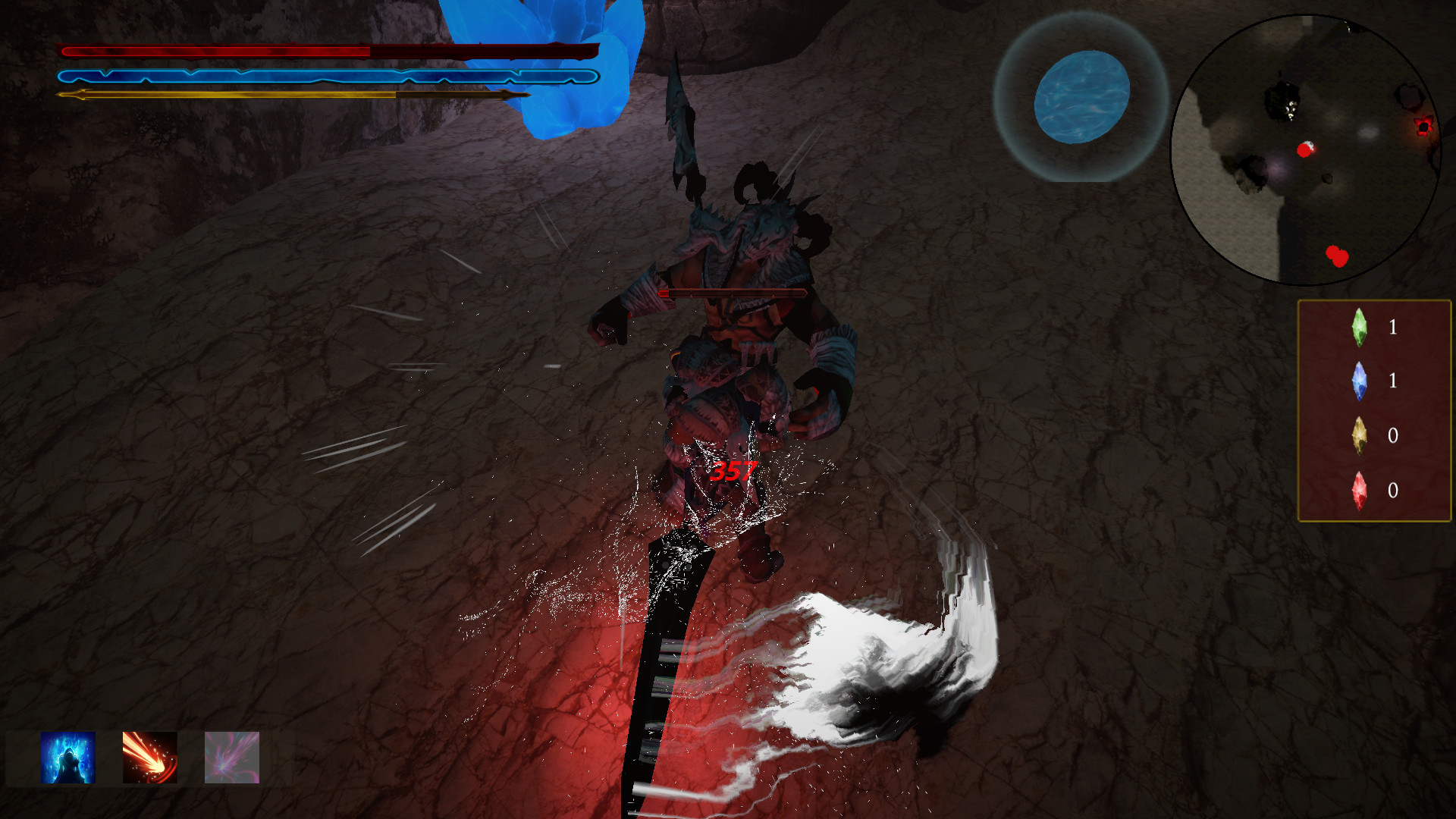This screenshot has height=819, width=1456.
Task: Click the yellow stamina bar
Action: 227,96
